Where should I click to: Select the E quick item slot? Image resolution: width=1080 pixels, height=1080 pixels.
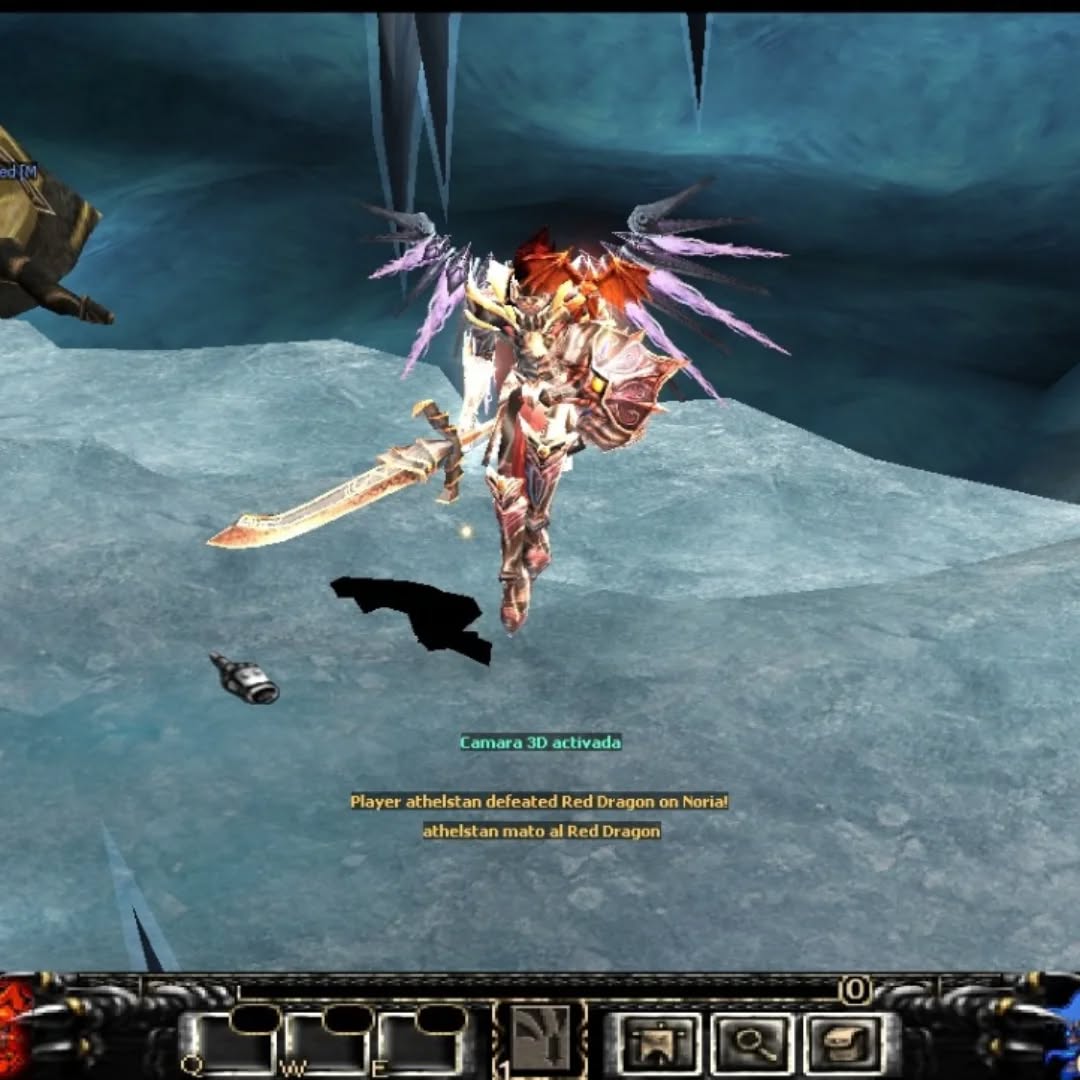[421, 1044]
